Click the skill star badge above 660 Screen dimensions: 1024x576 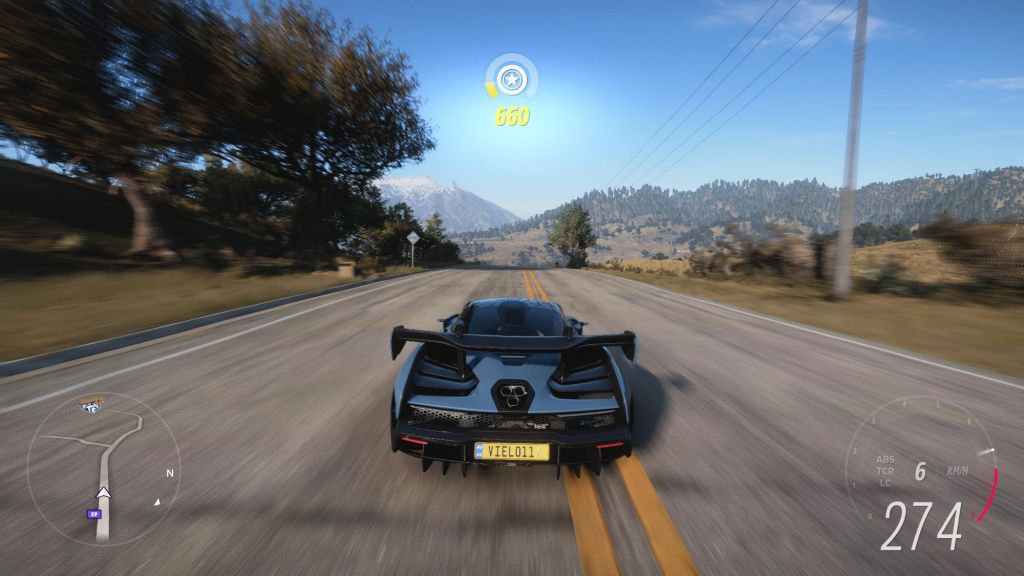click(512, 77)
